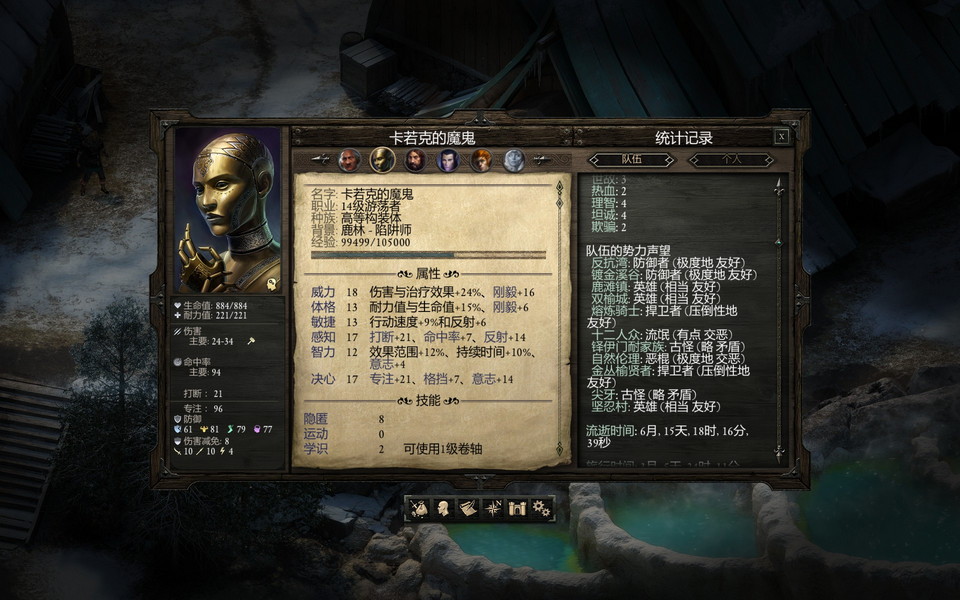The image size is (960, 600).
Task: Select the orange-haired character portrait
Action: pos(481,160)
